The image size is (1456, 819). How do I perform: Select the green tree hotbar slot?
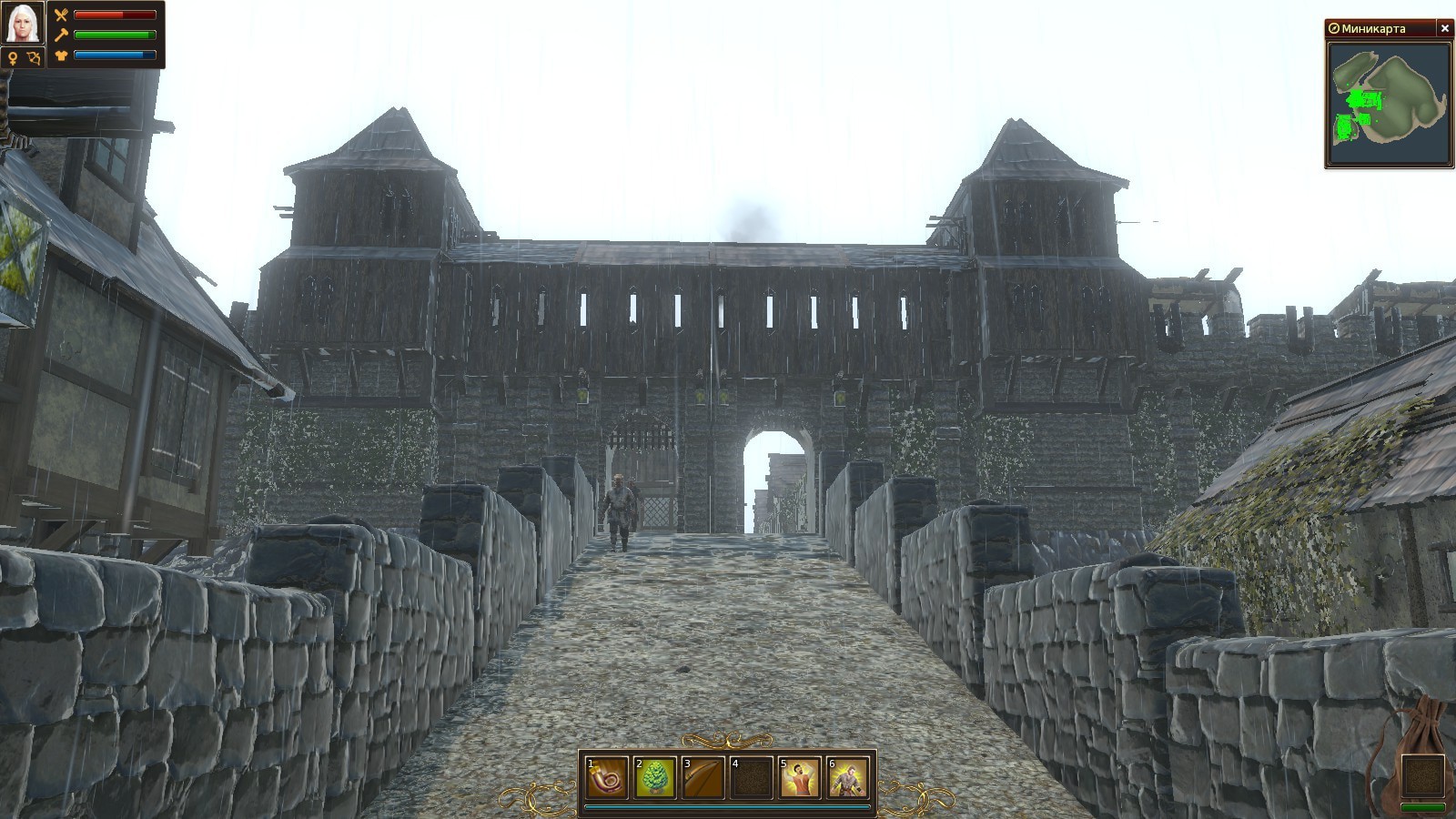pos(655,778)
